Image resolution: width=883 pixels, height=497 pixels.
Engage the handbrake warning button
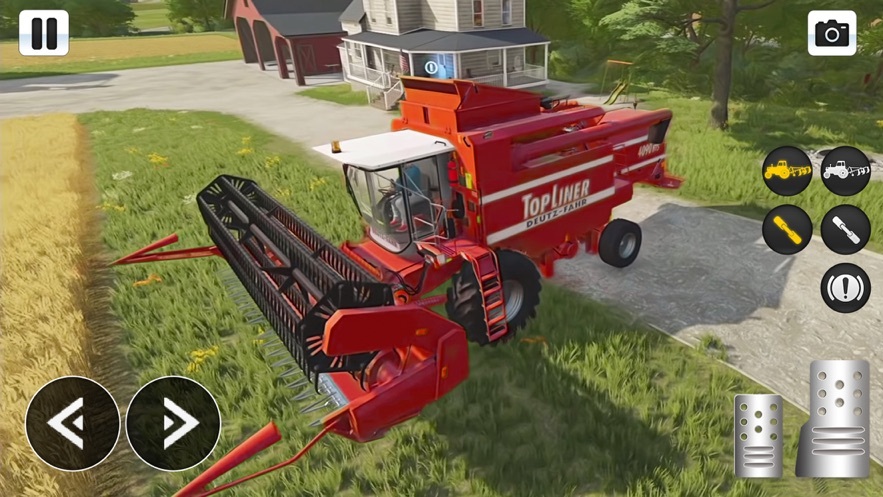(845, 288)
